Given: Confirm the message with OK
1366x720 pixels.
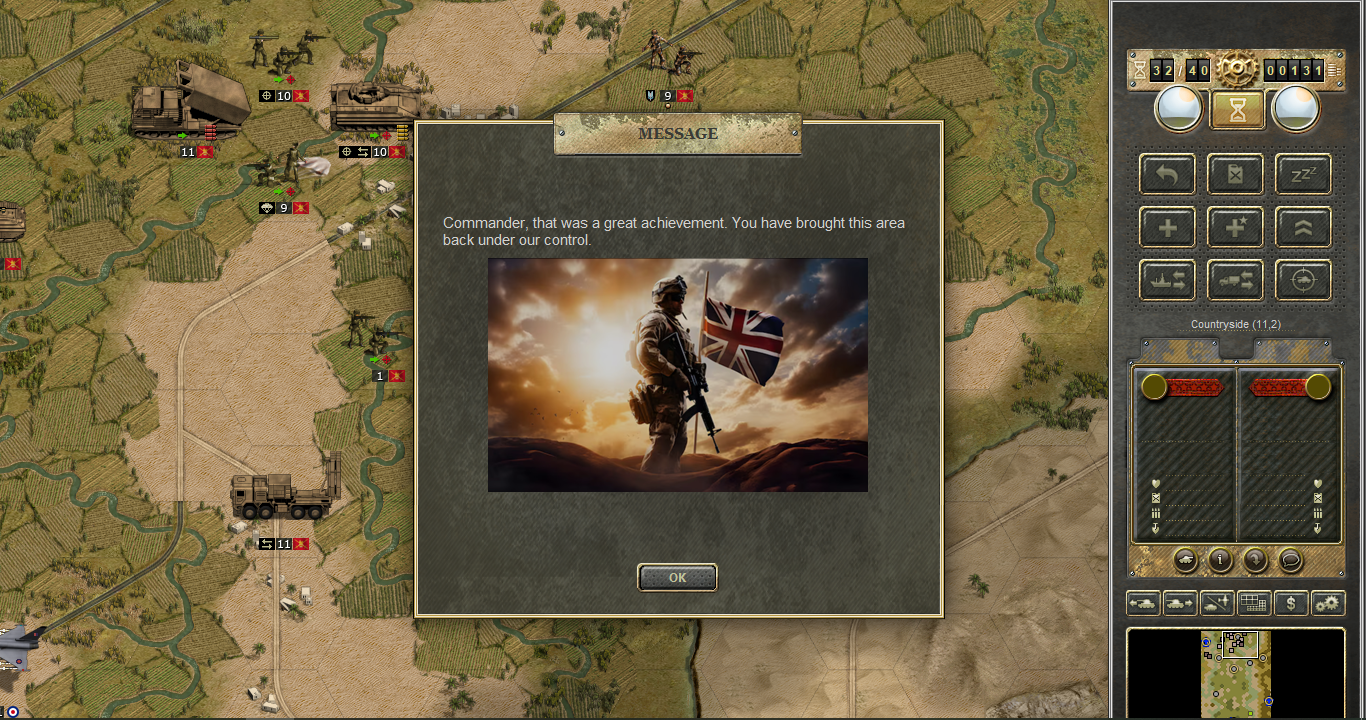Looking at the screenshot, I should [x=677, y=577].
